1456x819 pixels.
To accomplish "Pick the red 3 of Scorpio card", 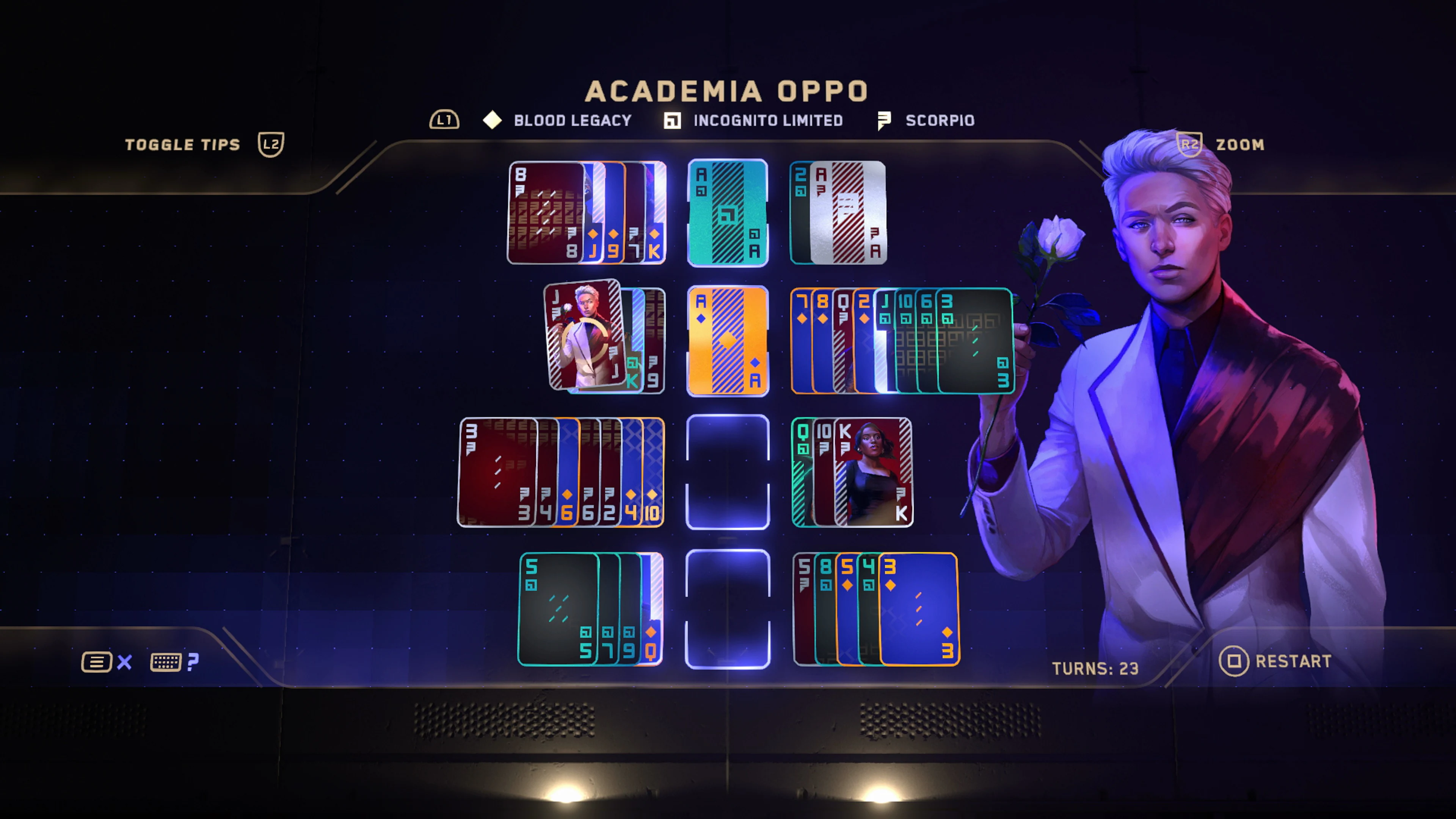I will pos(496,472).
